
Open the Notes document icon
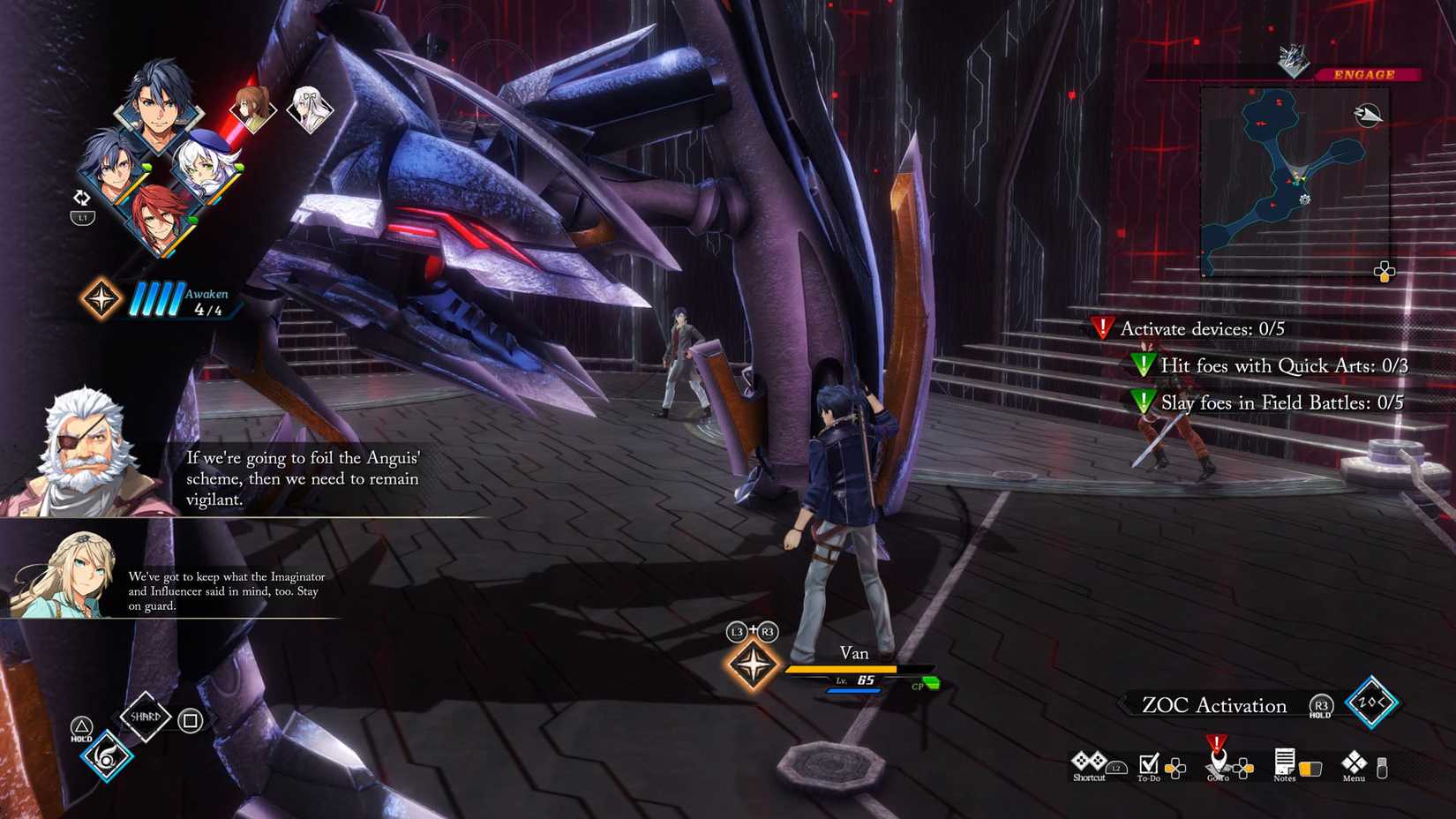(x=1284, y=762)
